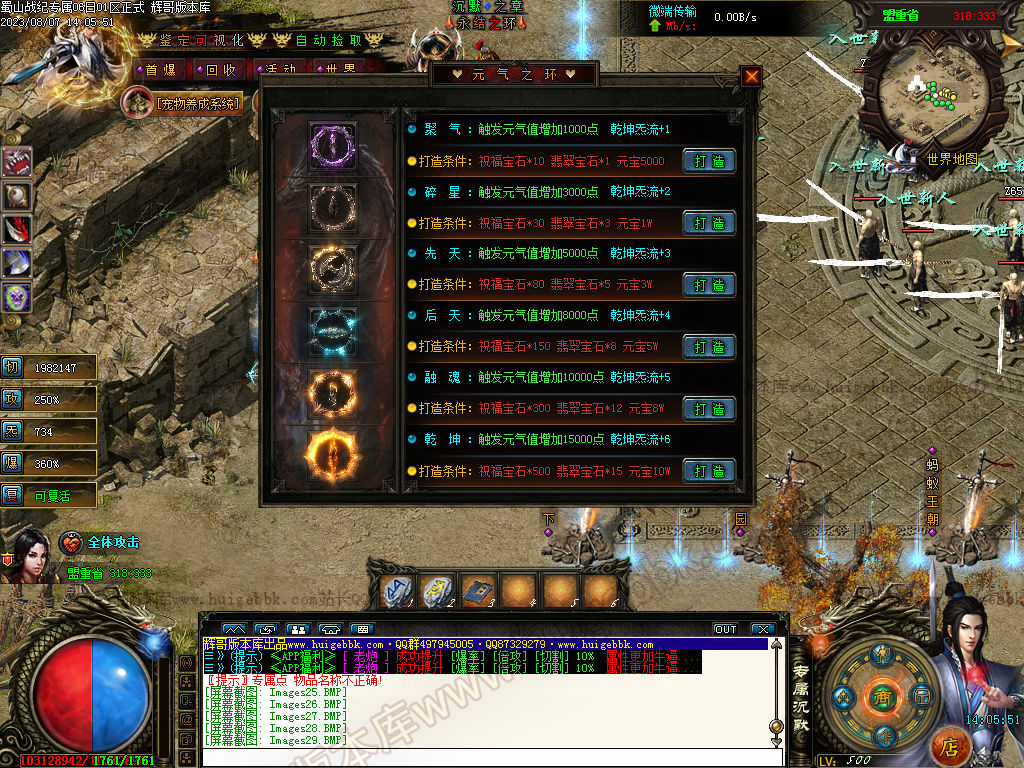Forge the 碎星 ring with 打造

709,223
